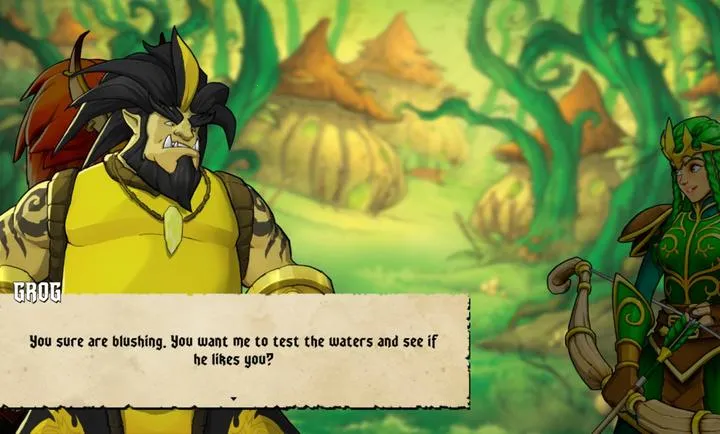Click the dialogue continue arrow
720x434 pixels.
(234, 398)
